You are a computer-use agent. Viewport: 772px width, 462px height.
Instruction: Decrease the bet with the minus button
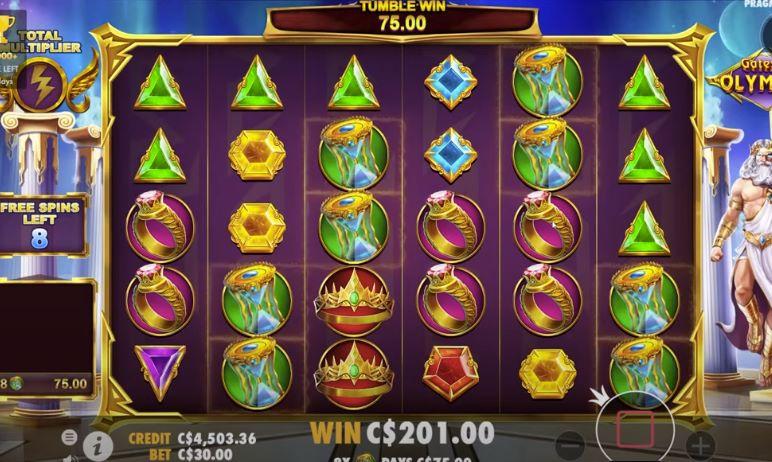coord(570,445)
